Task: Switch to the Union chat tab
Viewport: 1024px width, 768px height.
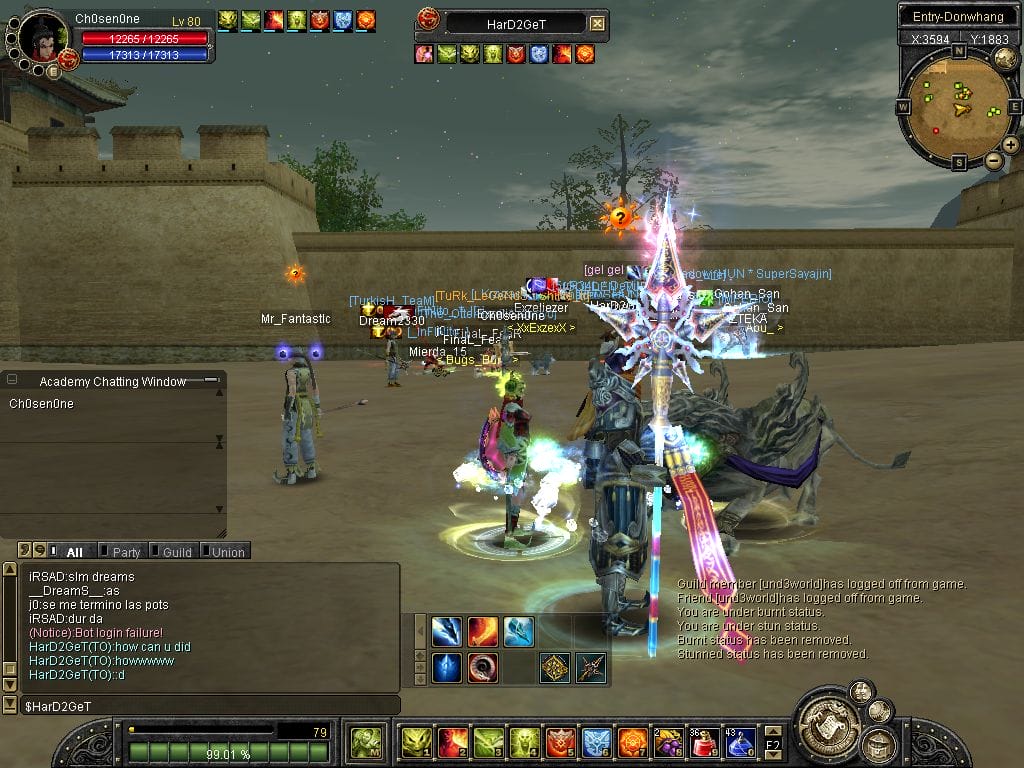Action: coord(227,551)
